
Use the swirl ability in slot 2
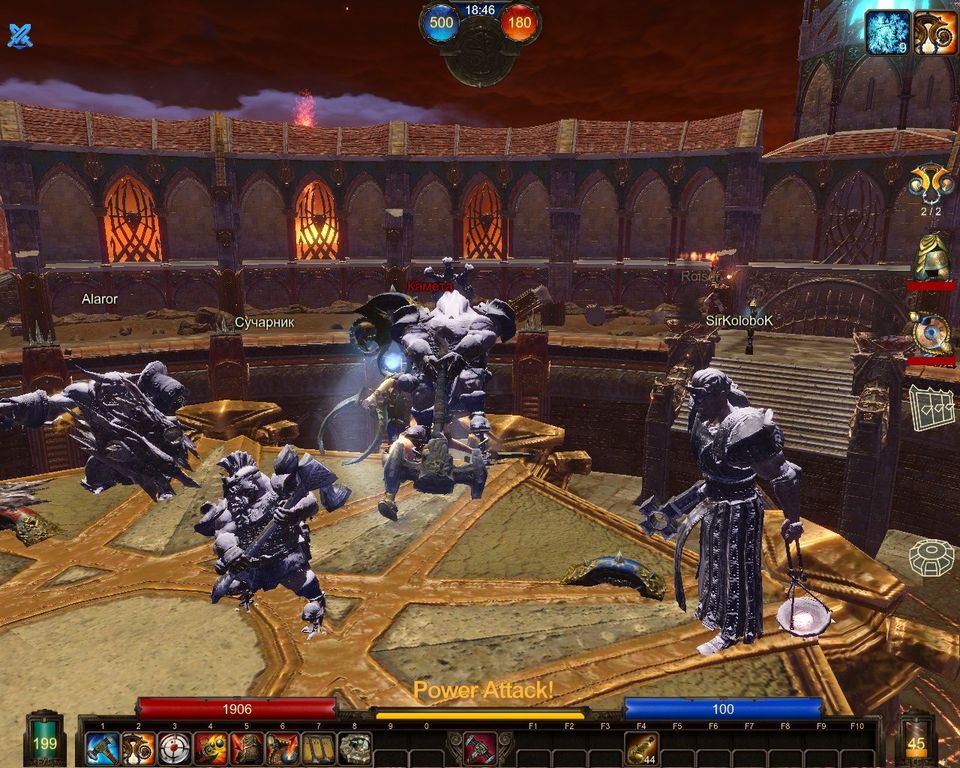(x=139, y=748)
